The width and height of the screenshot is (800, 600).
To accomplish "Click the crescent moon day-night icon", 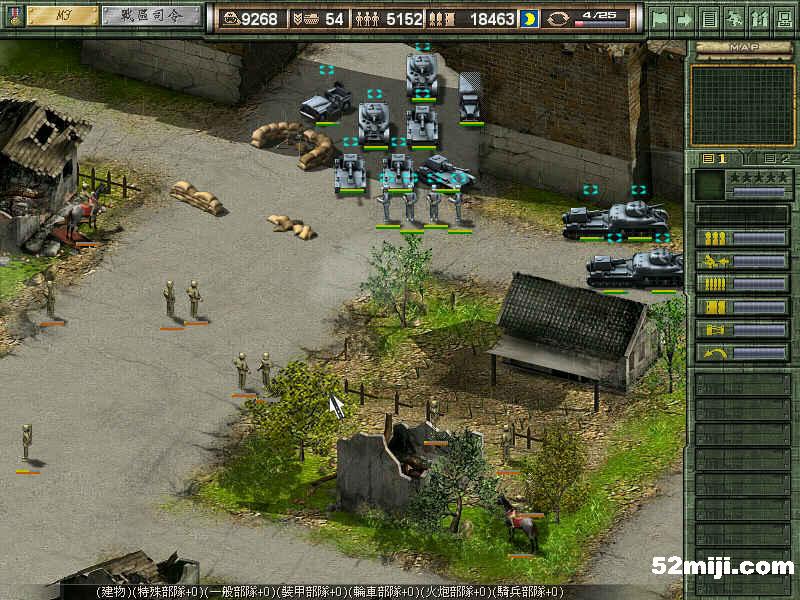I will pos(529,19).
